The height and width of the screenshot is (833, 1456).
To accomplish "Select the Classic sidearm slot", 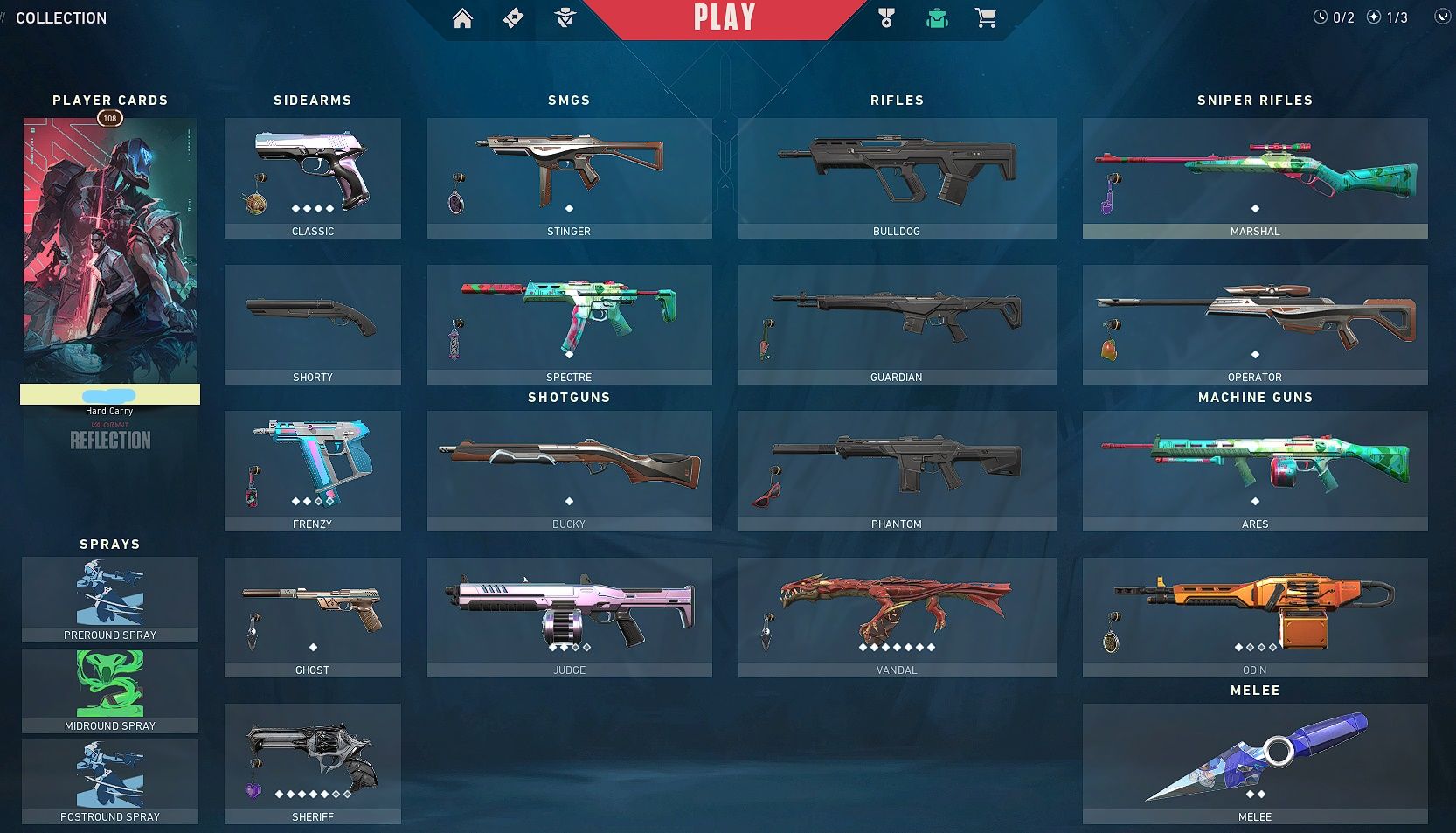I will (x=312, y=177).
